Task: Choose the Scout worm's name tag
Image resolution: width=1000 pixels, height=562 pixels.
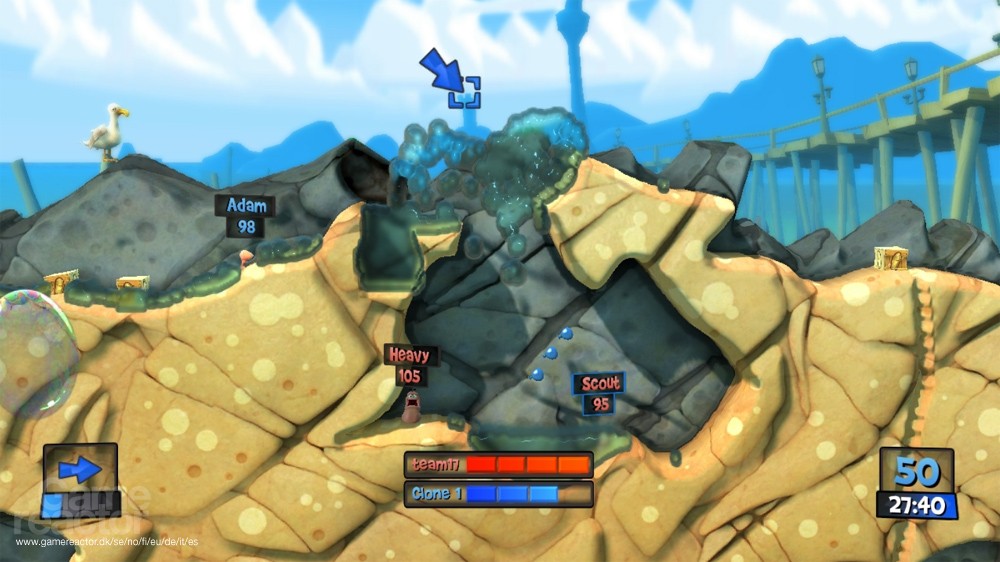Action: [x=598, y=383]
